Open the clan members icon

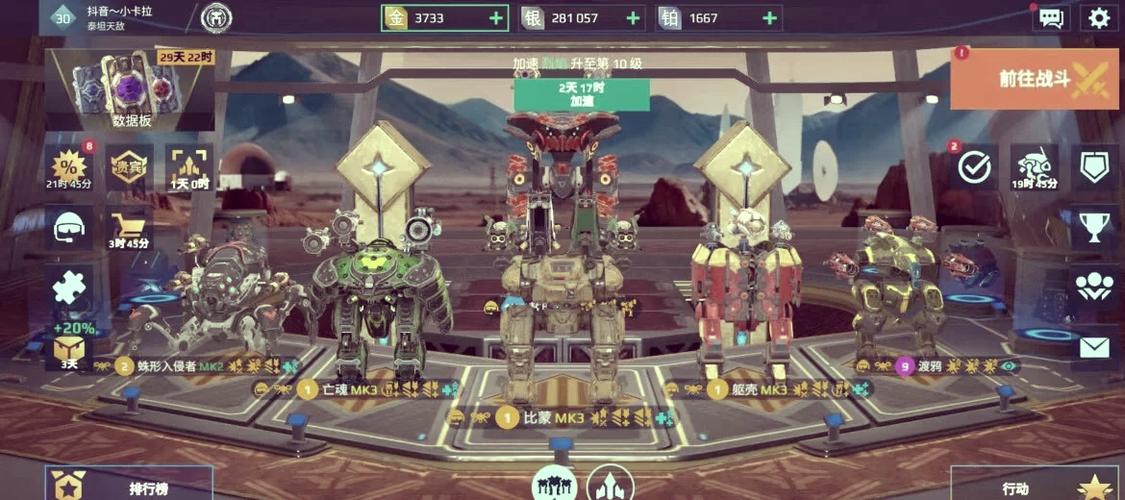(1095, 287)
